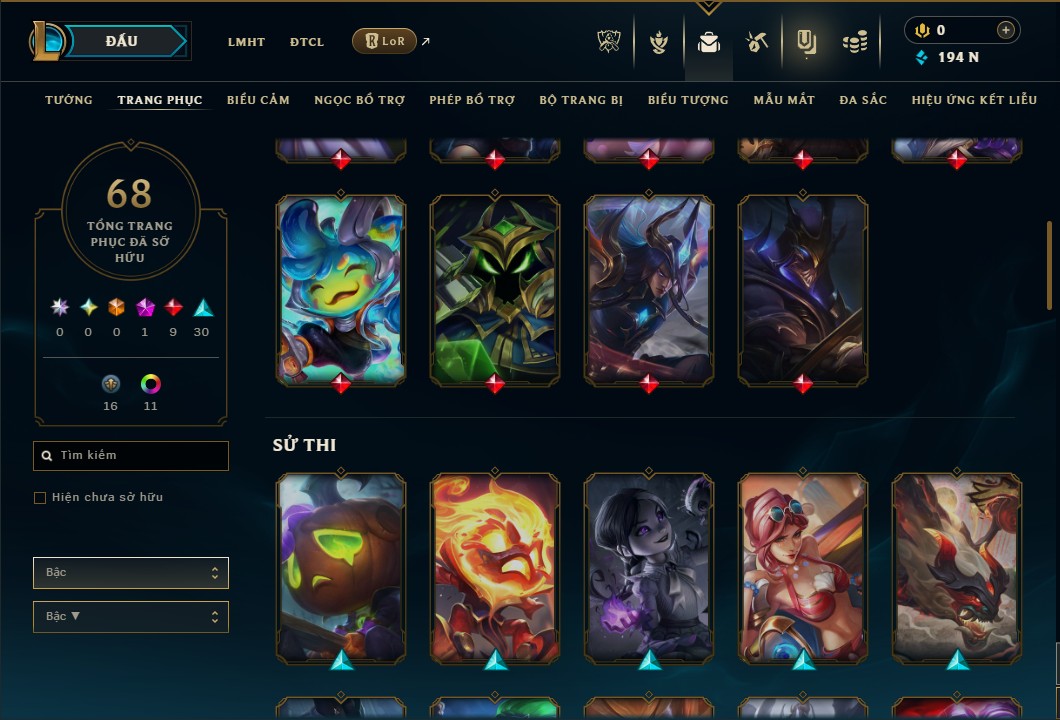Viewport: 1060px width, 720px height.
Task: Open the Bậc ▼ sort dropdown
Action: (x=131, y=617)
